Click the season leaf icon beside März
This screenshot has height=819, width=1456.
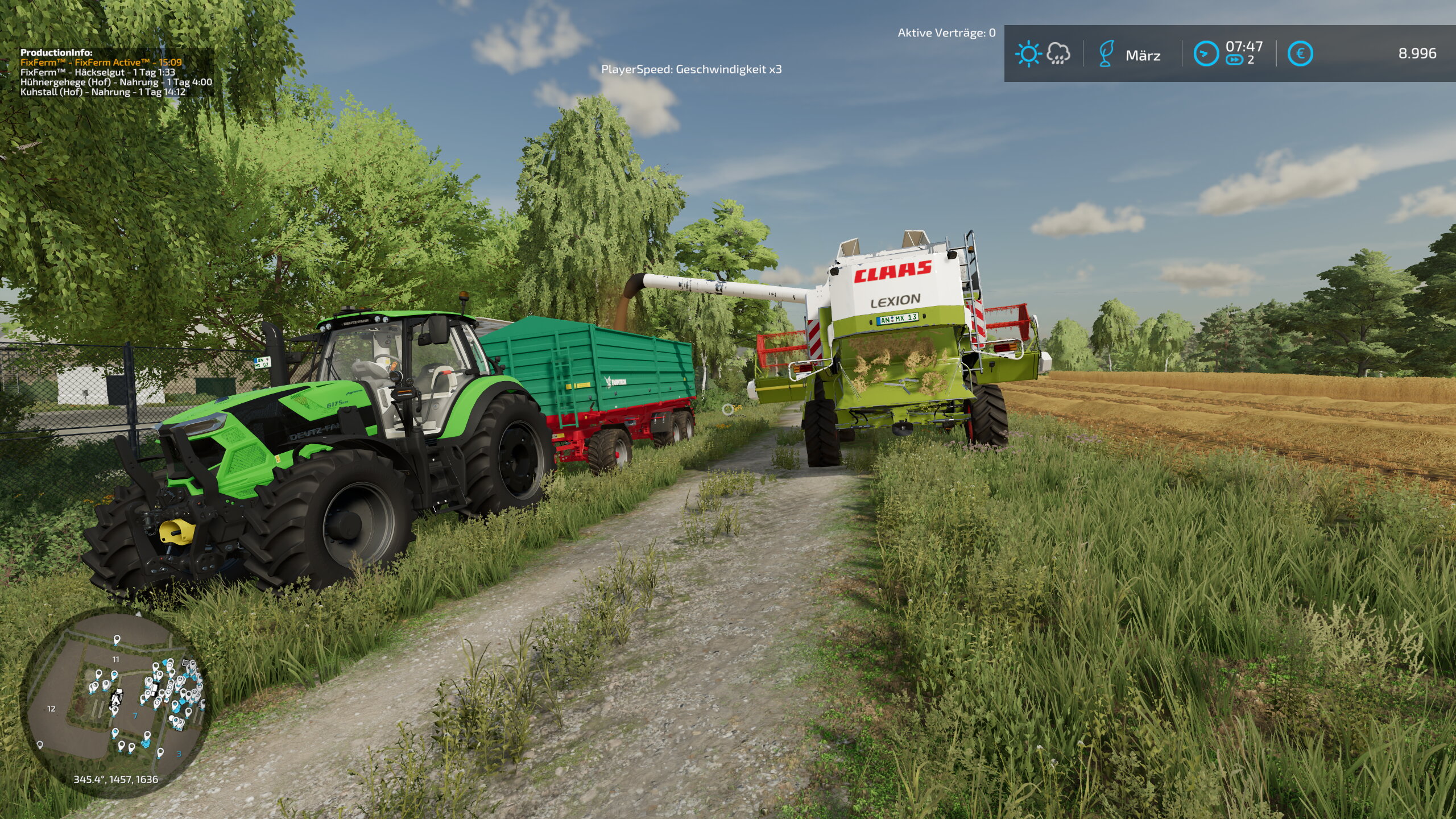[1106, 54]
